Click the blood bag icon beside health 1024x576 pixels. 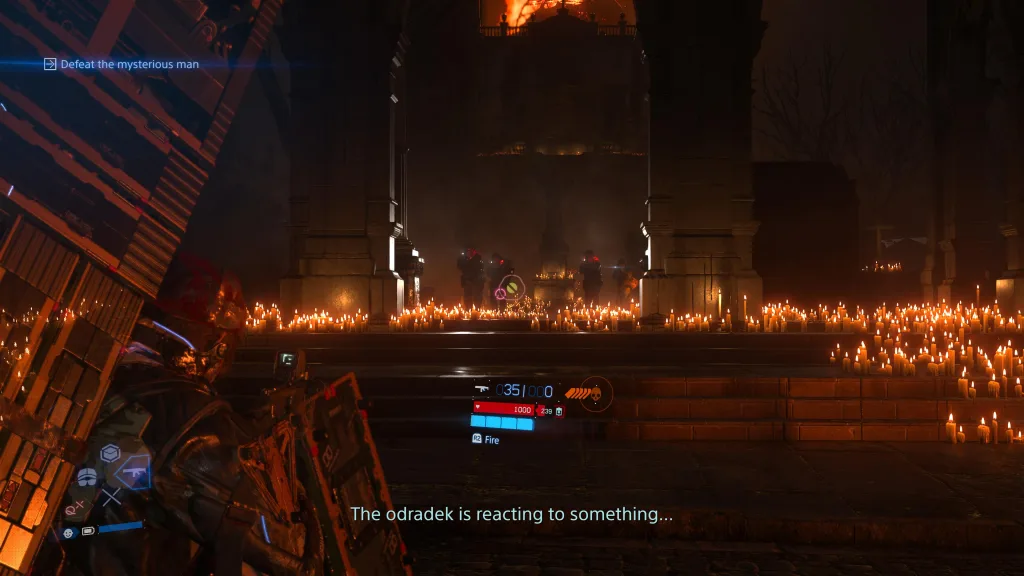[558, 410]
